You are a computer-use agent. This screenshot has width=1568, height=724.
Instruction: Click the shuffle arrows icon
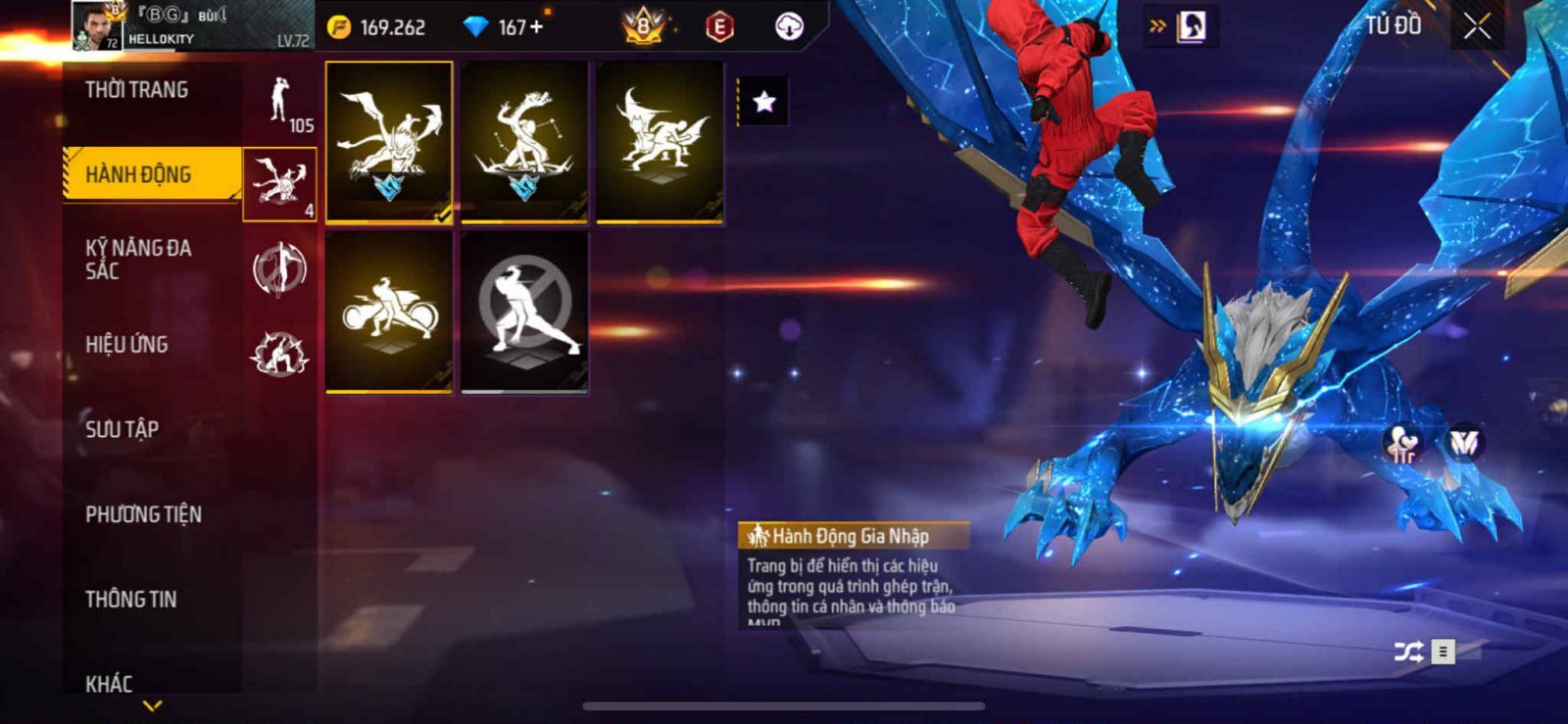click(1408, 652)
